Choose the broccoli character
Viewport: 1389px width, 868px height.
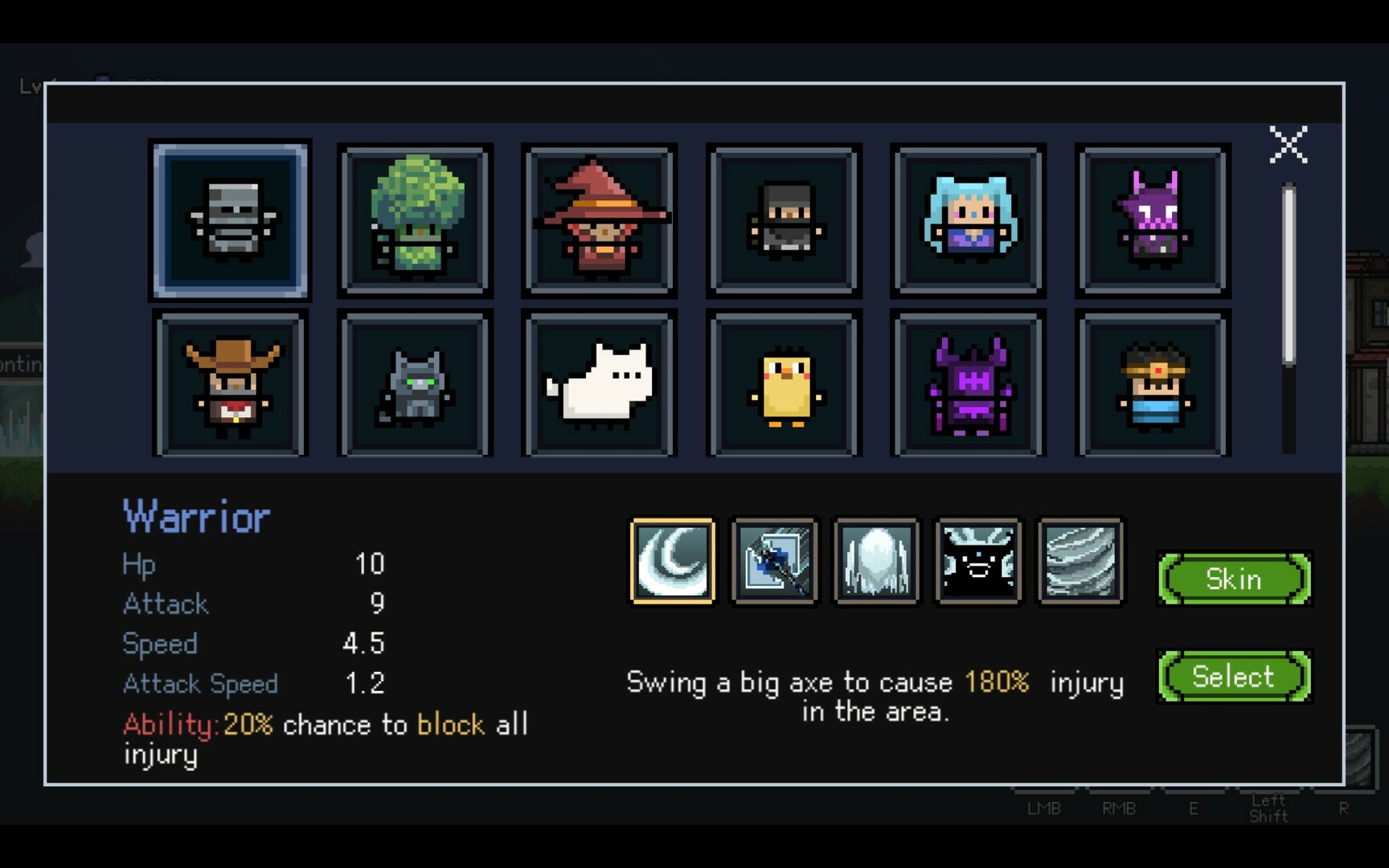click(415, 219)
